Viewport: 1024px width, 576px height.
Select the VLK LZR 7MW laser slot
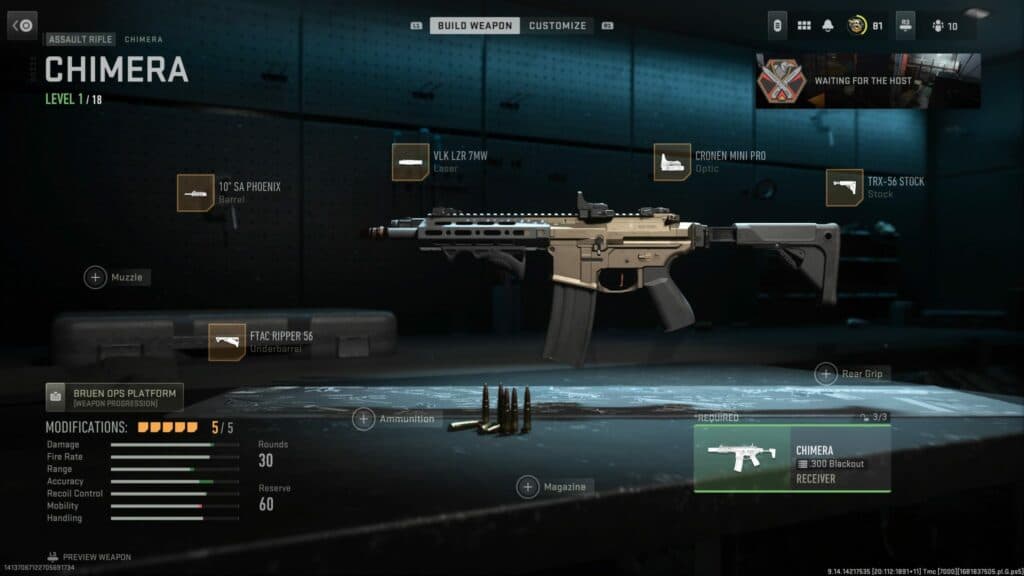(411, 162)
